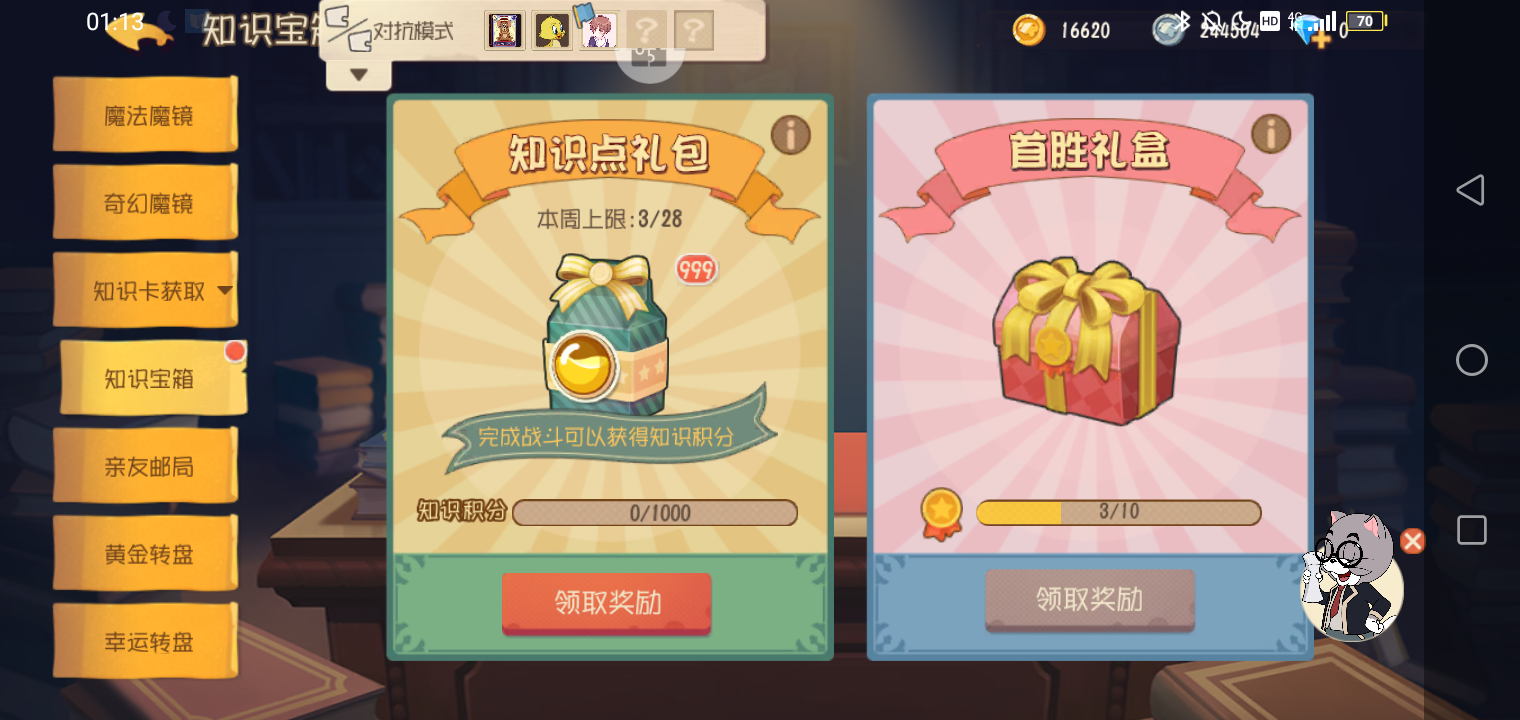Click the diamond gem plus icon
This screenshot has width=1520, height=720.
(x=1320, y=38)
